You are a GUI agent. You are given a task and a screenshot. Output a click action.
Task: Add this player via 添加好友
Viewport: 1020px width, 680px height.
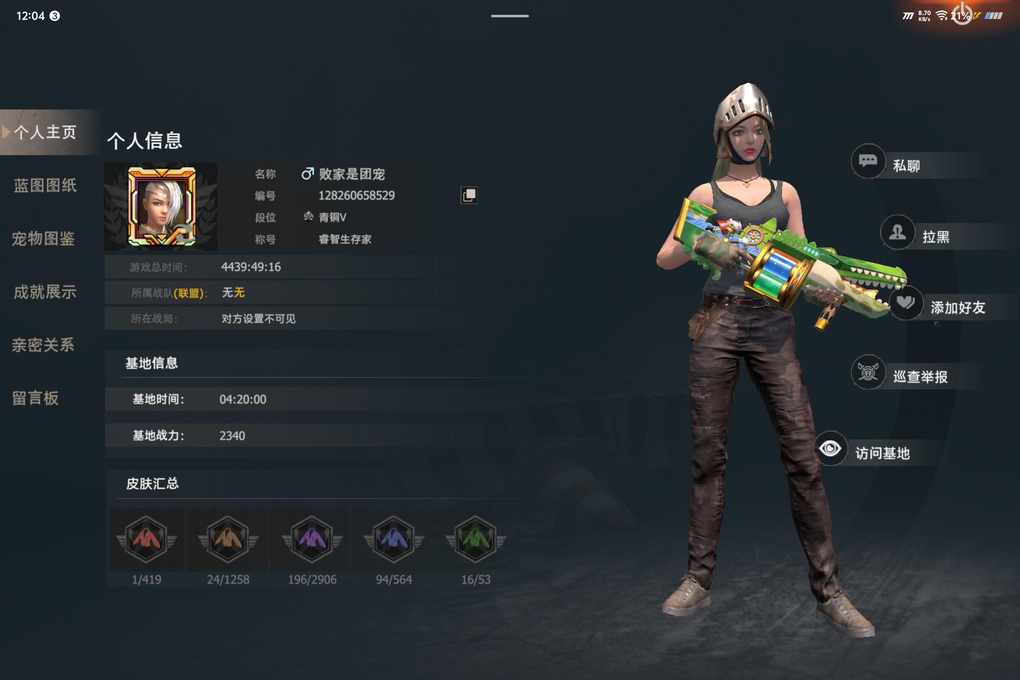pyautogui.click(x=940, y=306)
